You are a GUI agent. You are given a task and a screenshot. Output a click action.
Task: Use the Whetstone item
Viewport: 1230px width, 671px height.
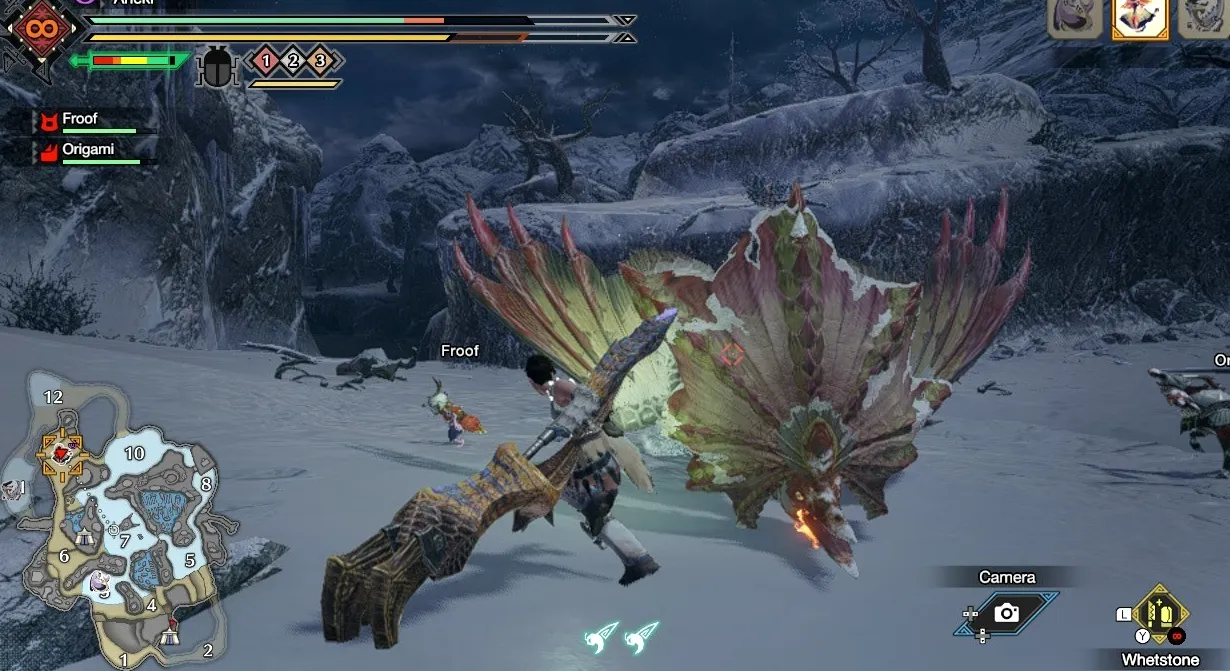point(1160,613)
